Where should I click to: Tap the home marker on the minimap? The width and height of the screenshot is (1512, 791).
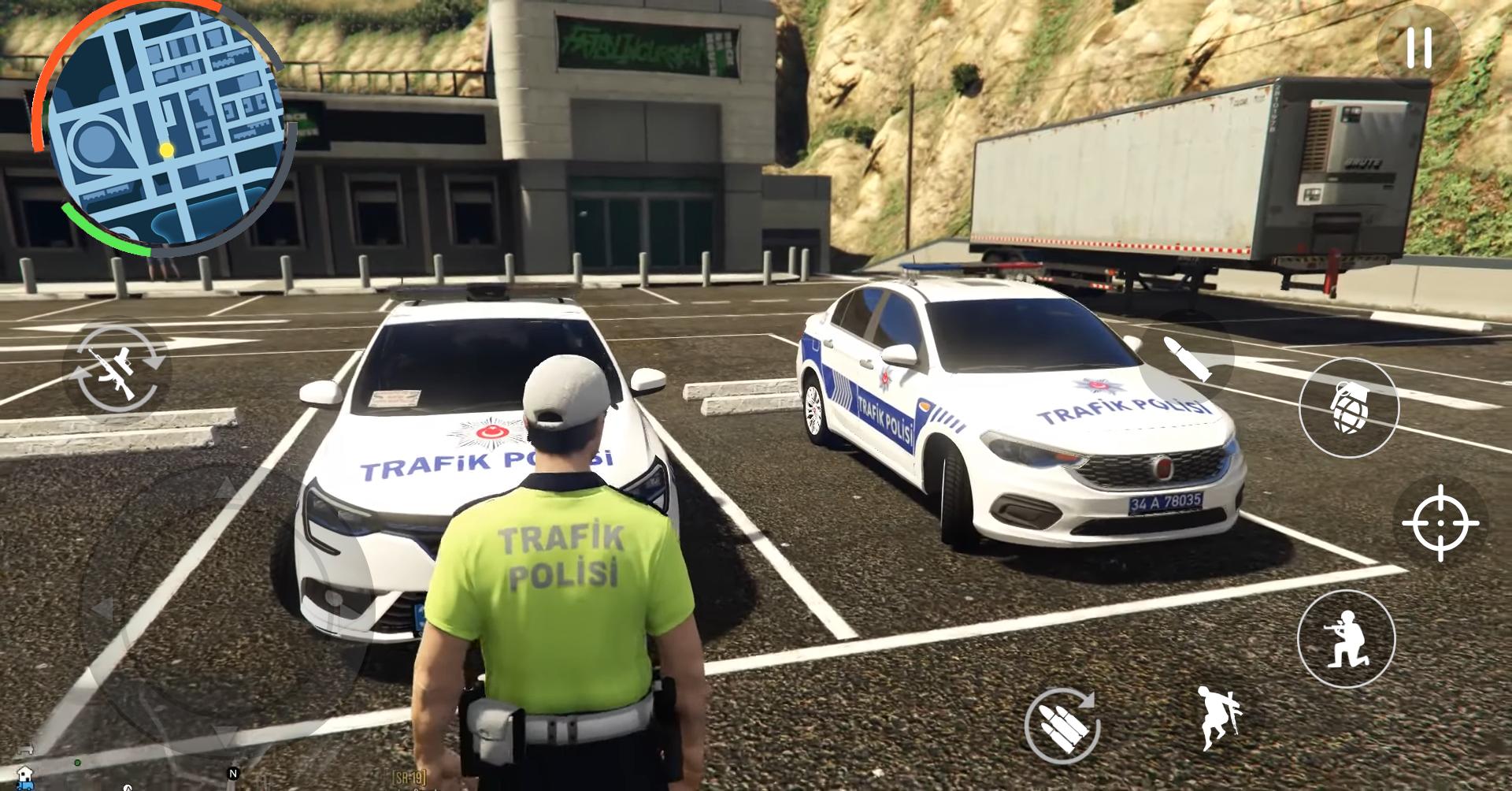[x=24, y=775]
